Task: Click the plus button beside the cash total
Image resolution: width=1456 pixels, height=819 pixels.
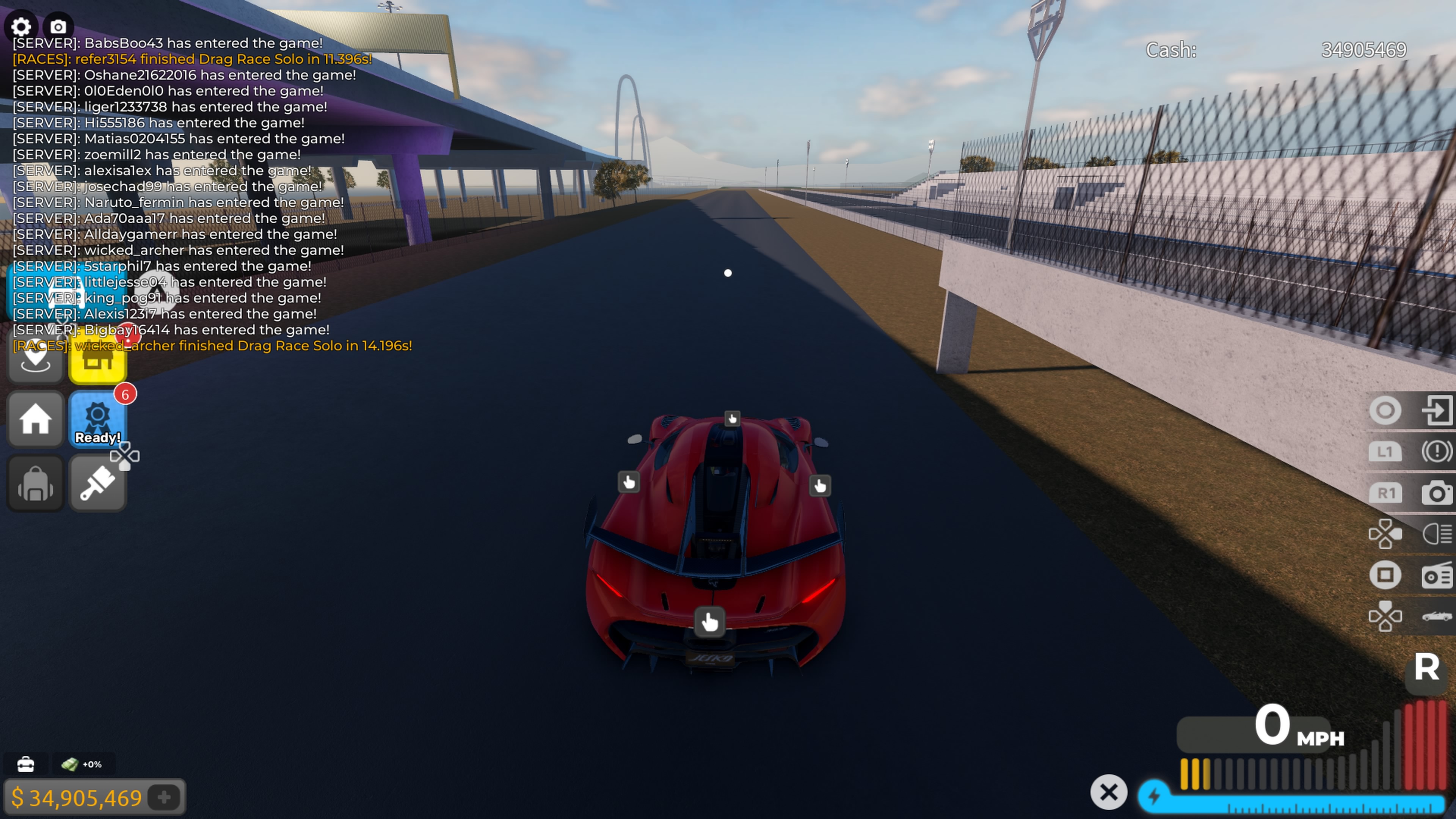Action: pos(165,797)
